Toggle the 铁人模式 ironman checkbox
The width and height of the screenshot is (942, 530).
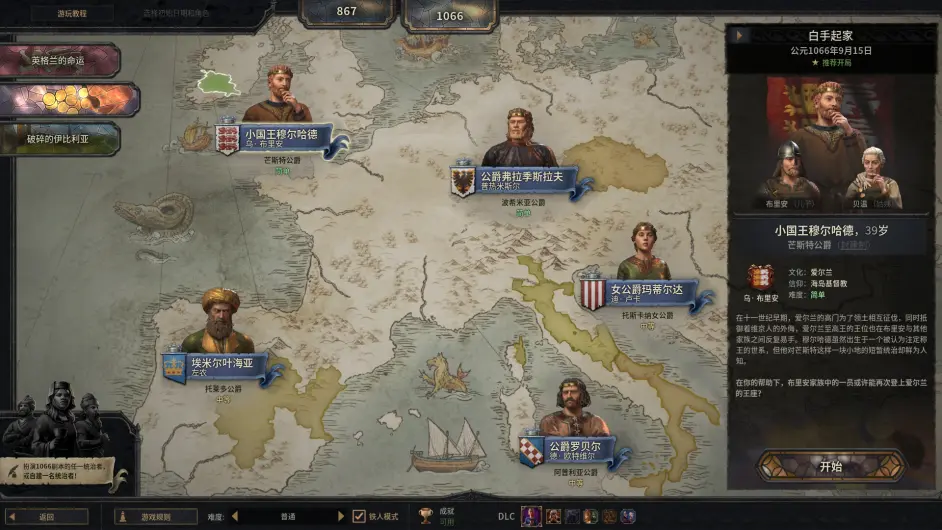coord(359,517)
